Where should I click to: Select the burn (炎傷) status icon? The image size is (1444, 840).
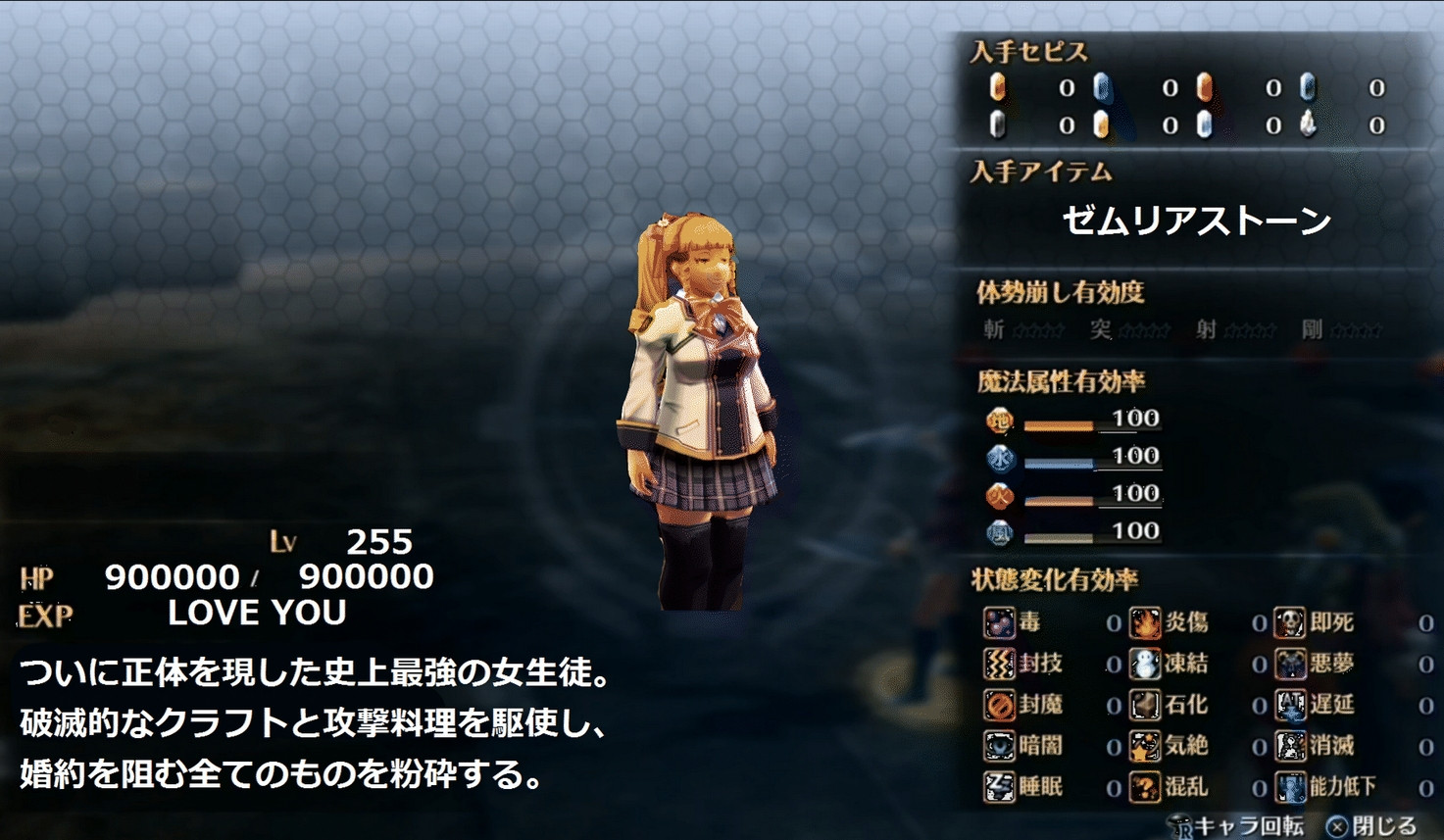click(1144, 622)
